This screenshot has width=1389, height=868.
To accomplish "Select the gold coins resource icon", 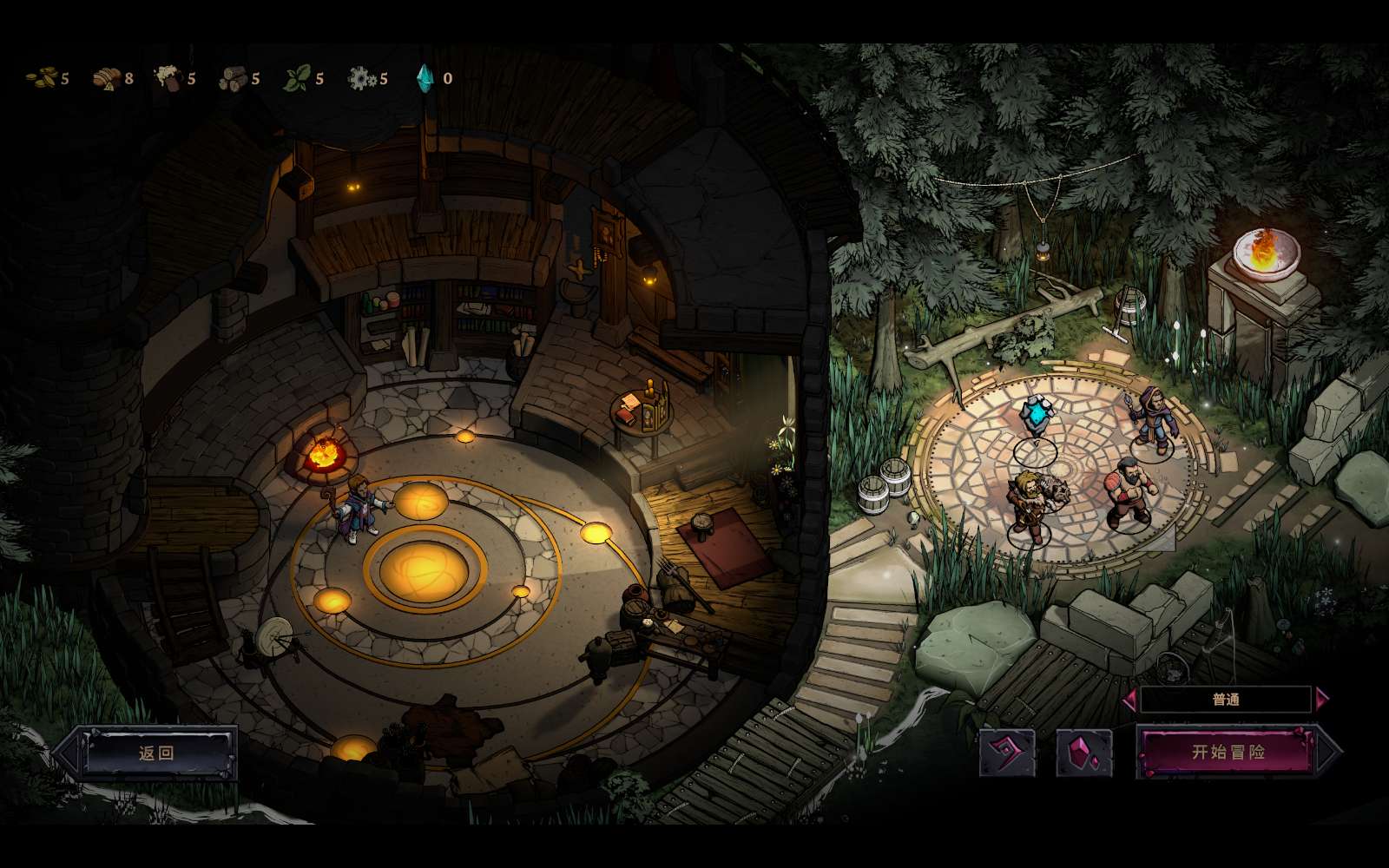I will click(42, 79).
